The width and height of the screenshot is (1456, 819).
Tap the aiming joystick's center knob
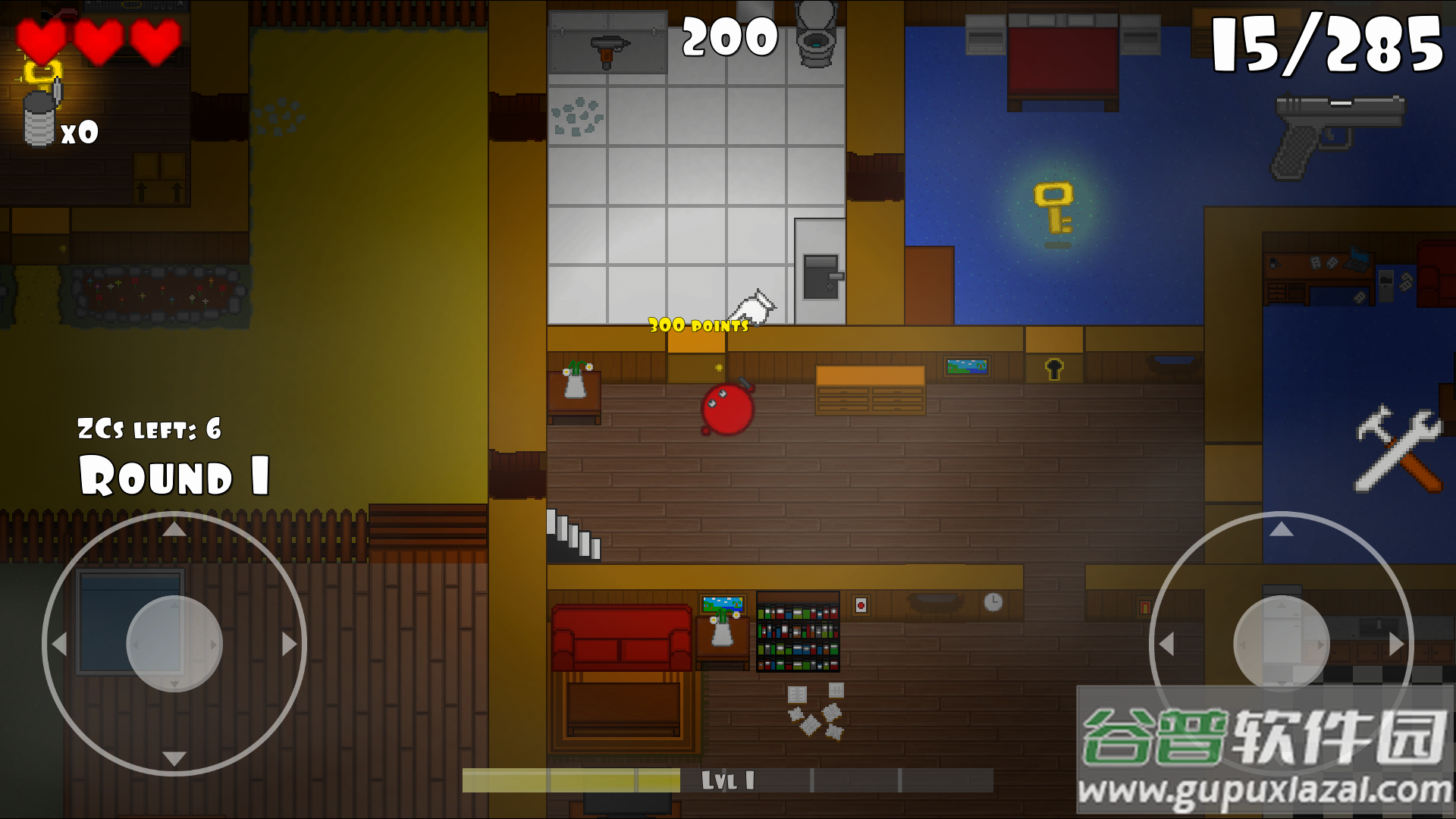point(1282,644)
